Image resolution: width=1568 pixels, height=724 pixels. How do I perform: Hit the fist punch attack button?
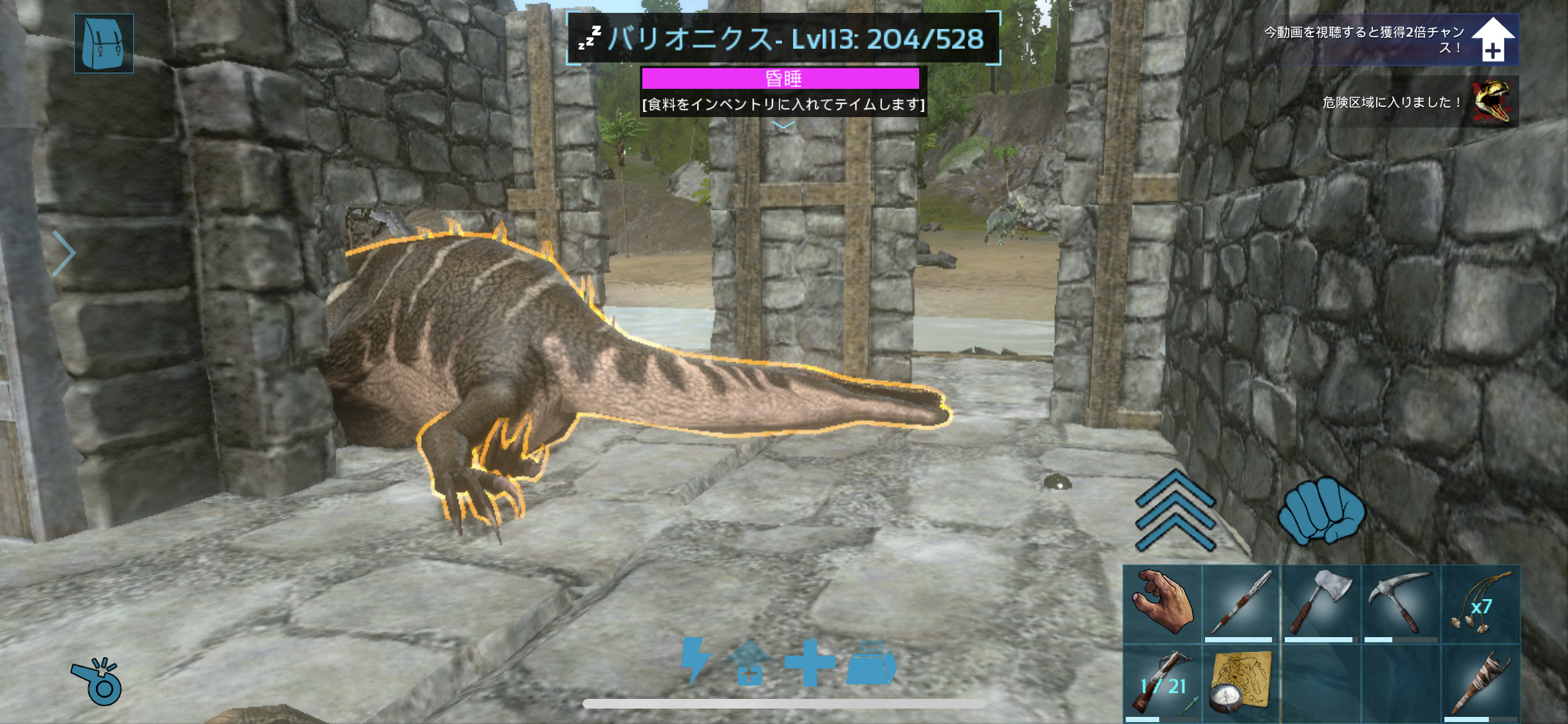tap(1321, 510)
